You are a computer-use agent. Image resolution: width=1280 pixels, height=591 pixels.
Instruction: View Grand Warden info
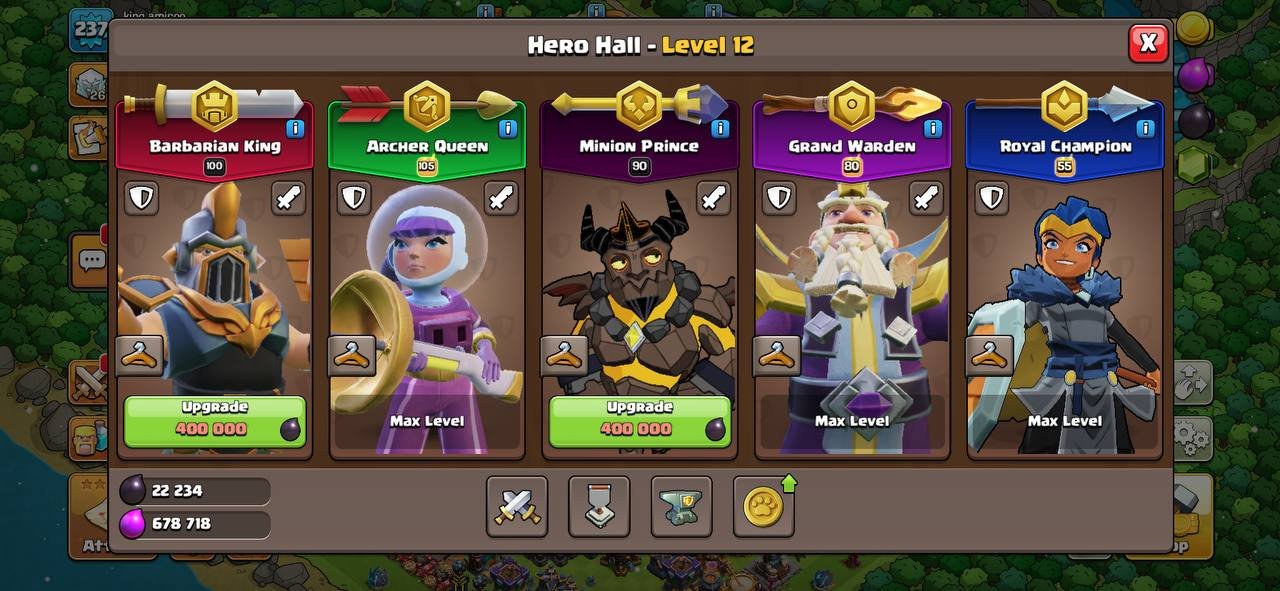[932, 128]
